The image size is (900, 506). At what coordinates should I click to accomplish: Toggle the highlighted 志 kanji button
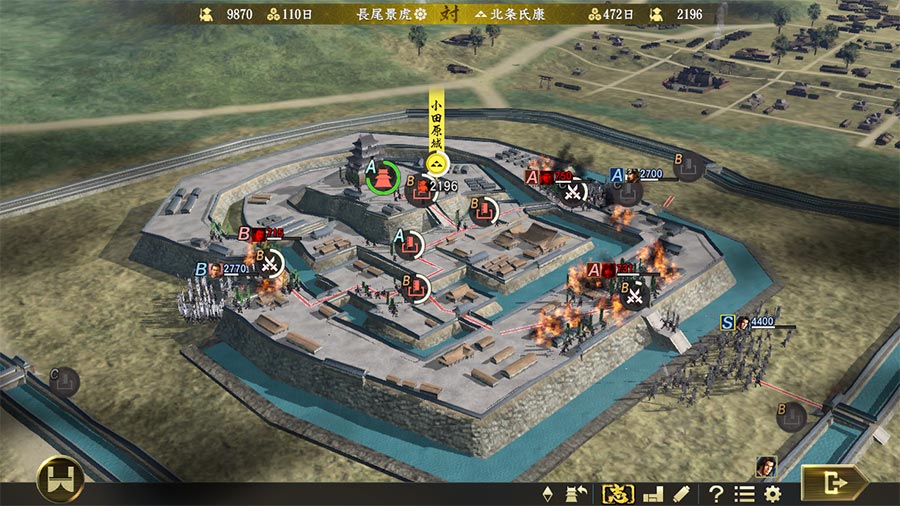click(x=615, y=493)
